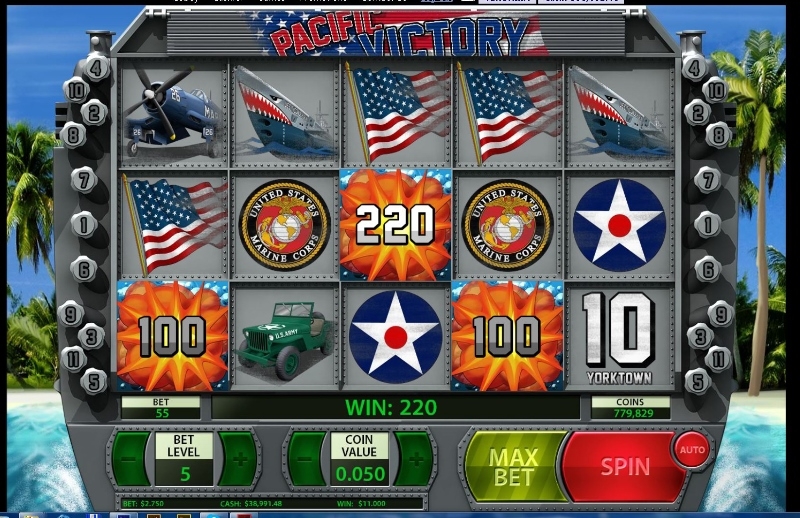Turn on AUTO spin mode
The width and height of the screenshot is (800, 518).
(x=692, y=449)
